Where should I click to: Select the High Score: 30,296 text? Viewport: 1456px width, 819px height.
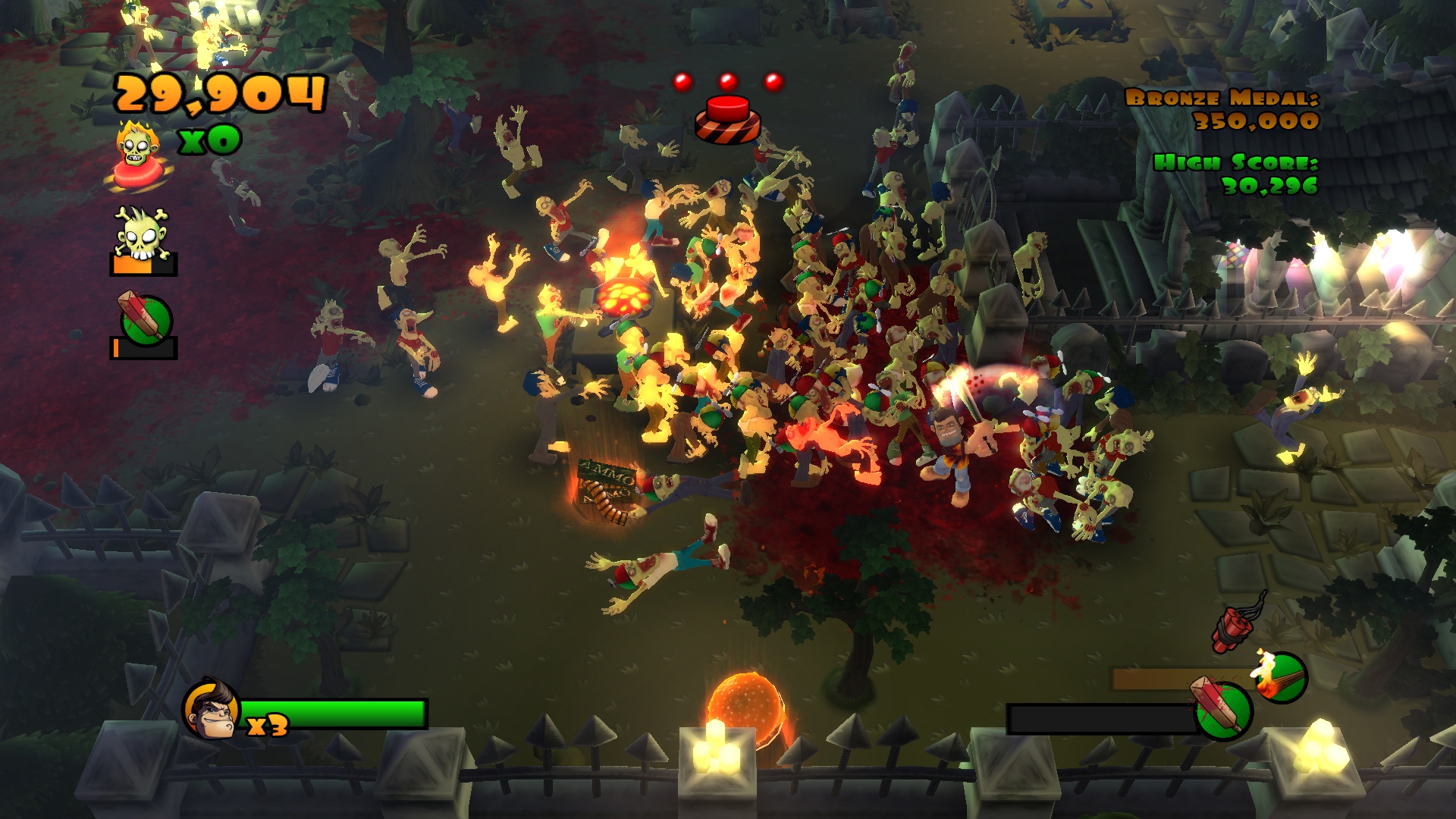click(1235, 173)
